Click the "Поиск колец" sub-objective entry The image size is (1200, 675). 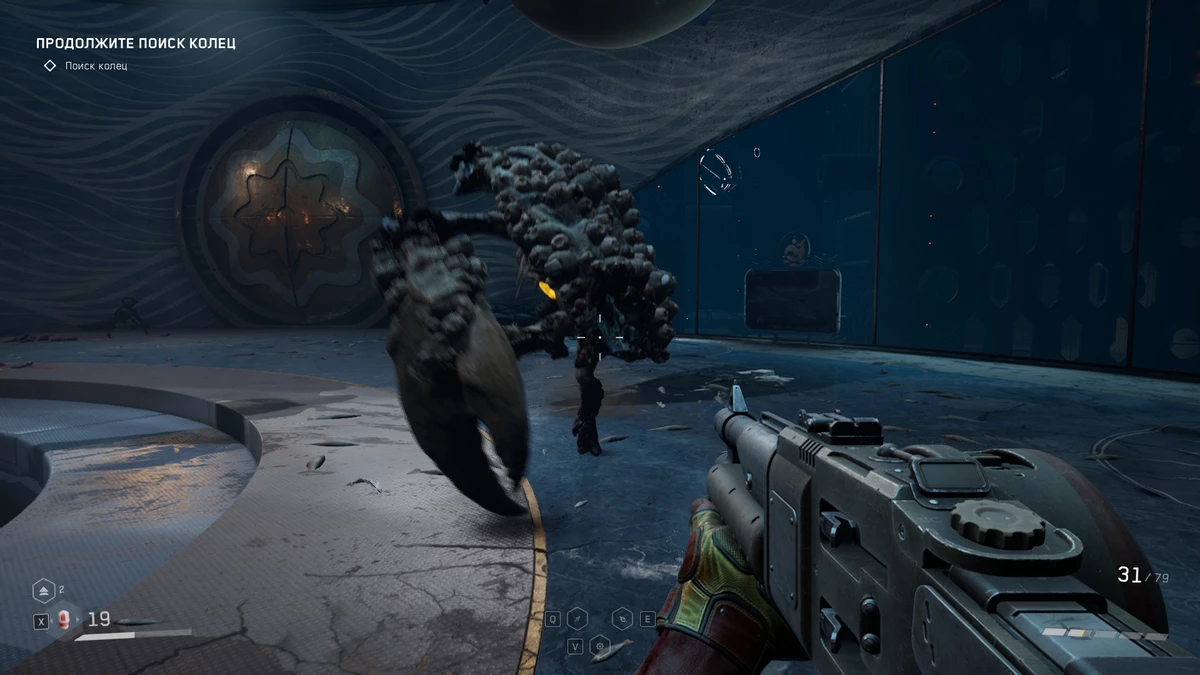(96, 66)
